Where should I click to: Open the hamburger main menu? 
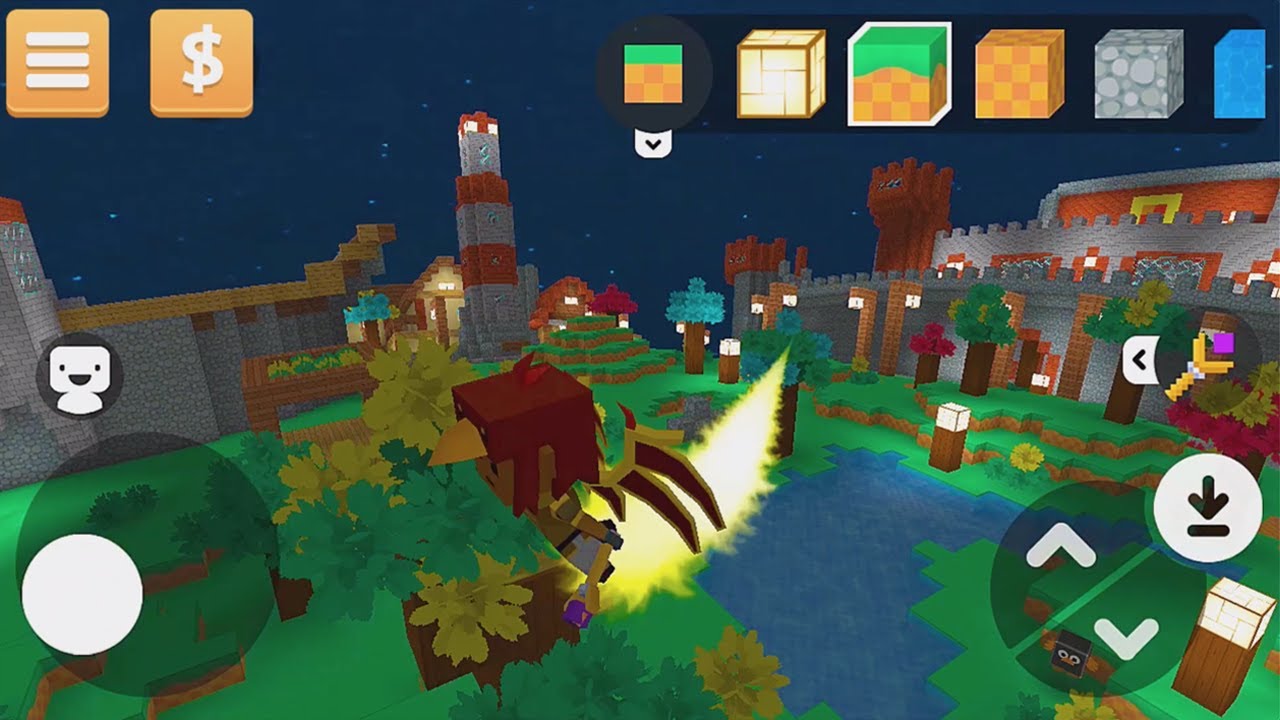coord(57,63)
